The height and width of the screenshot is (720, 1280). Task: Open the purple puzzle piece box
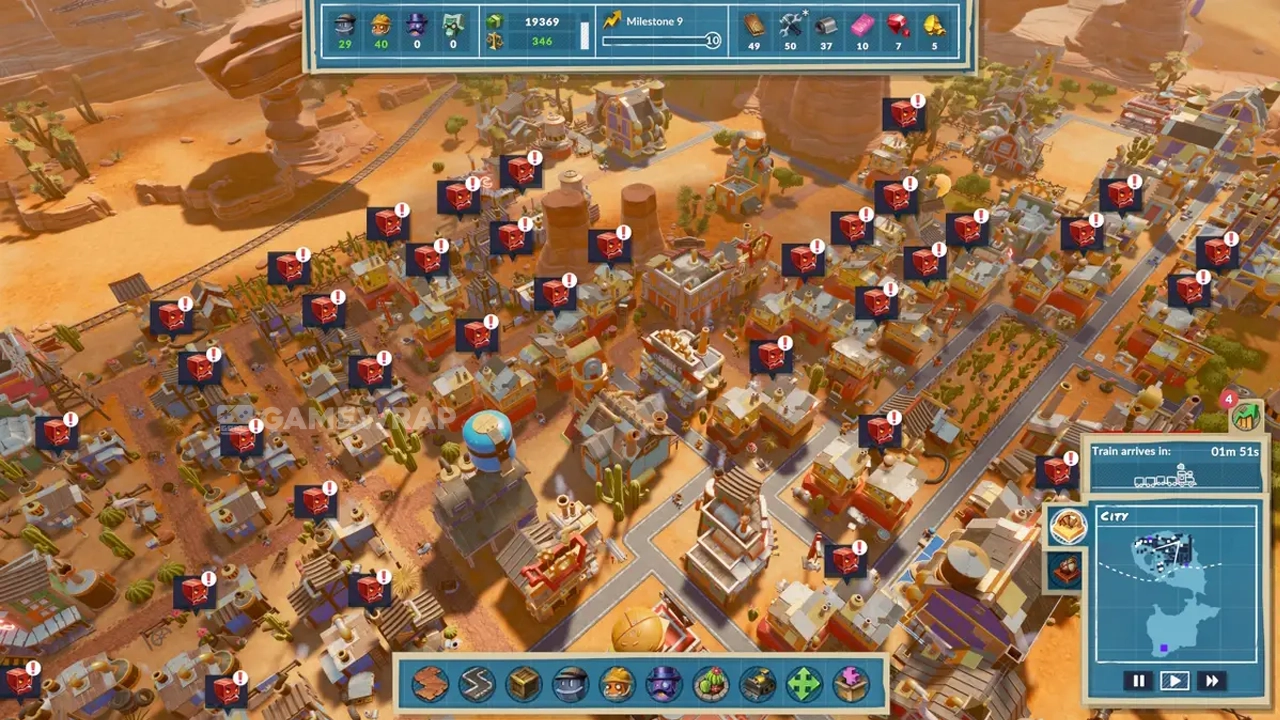[851, 684]
